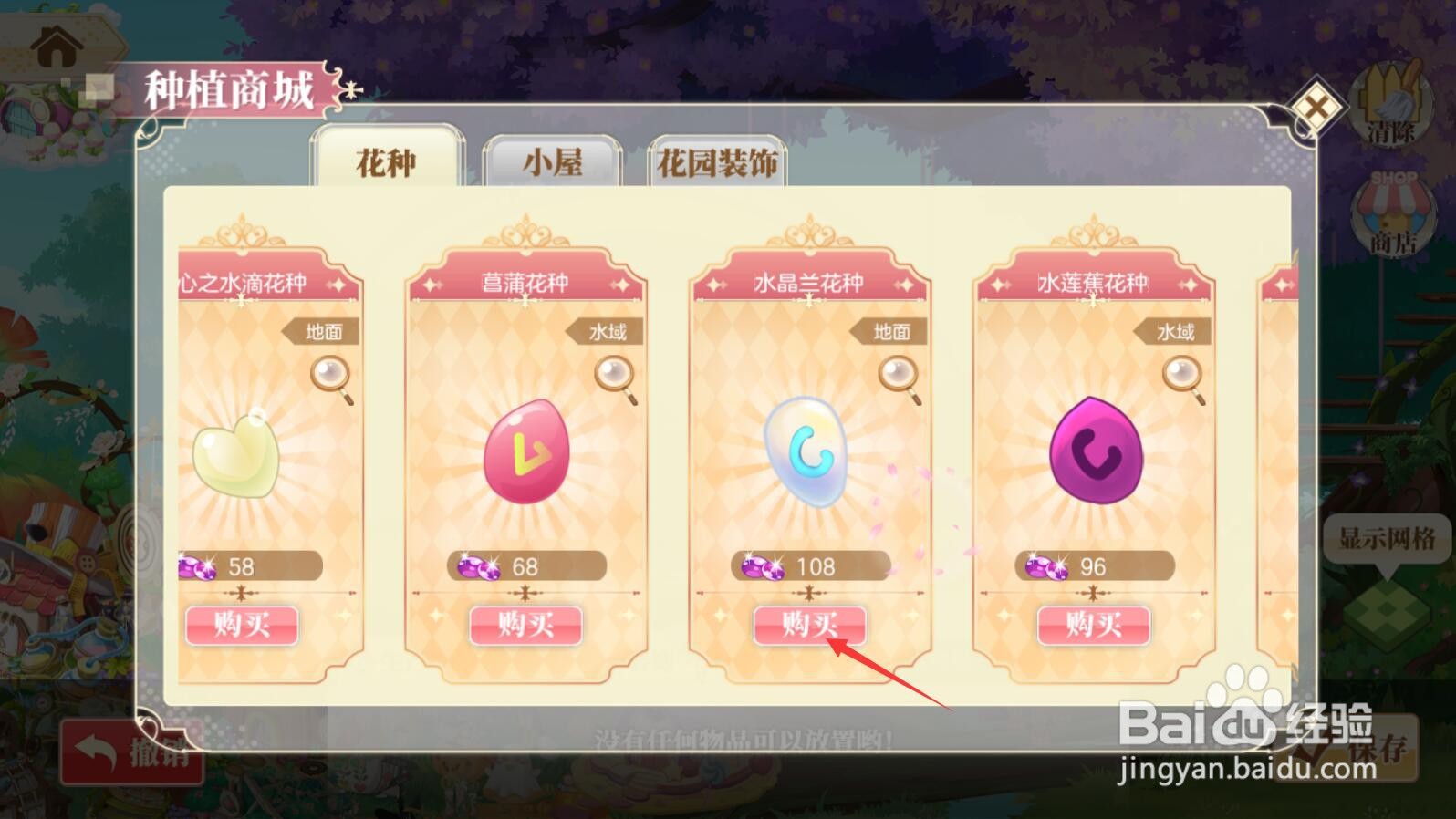The height and width of the screenshot is (819, 1456).
Task: Click the magnifier icon on the 水晶兰花种 card
Action: click(x=897, y=374)
